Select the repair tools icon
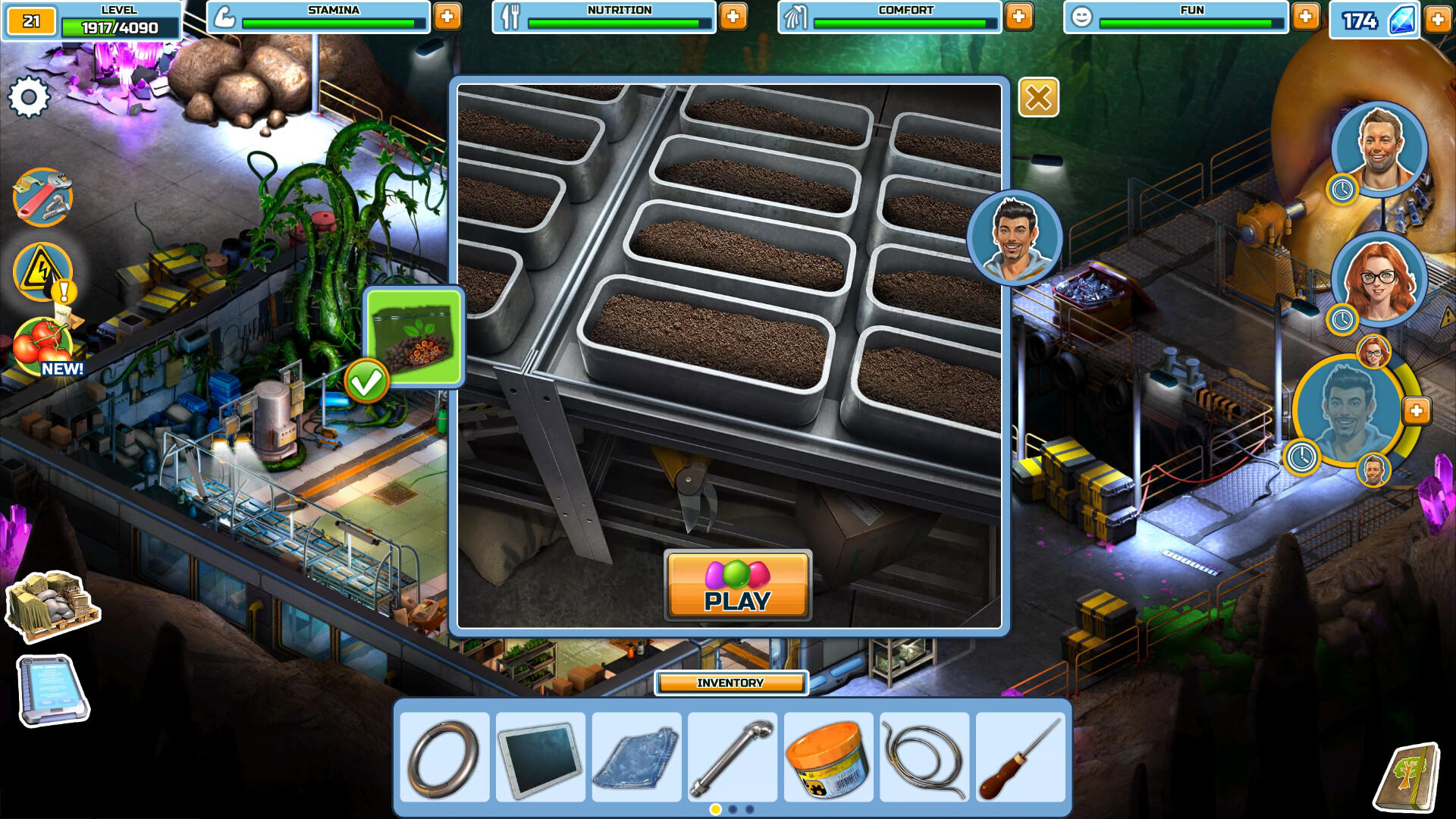This screenshot has width=1456, height=819. pyautogui.click(x=42, y=196)
